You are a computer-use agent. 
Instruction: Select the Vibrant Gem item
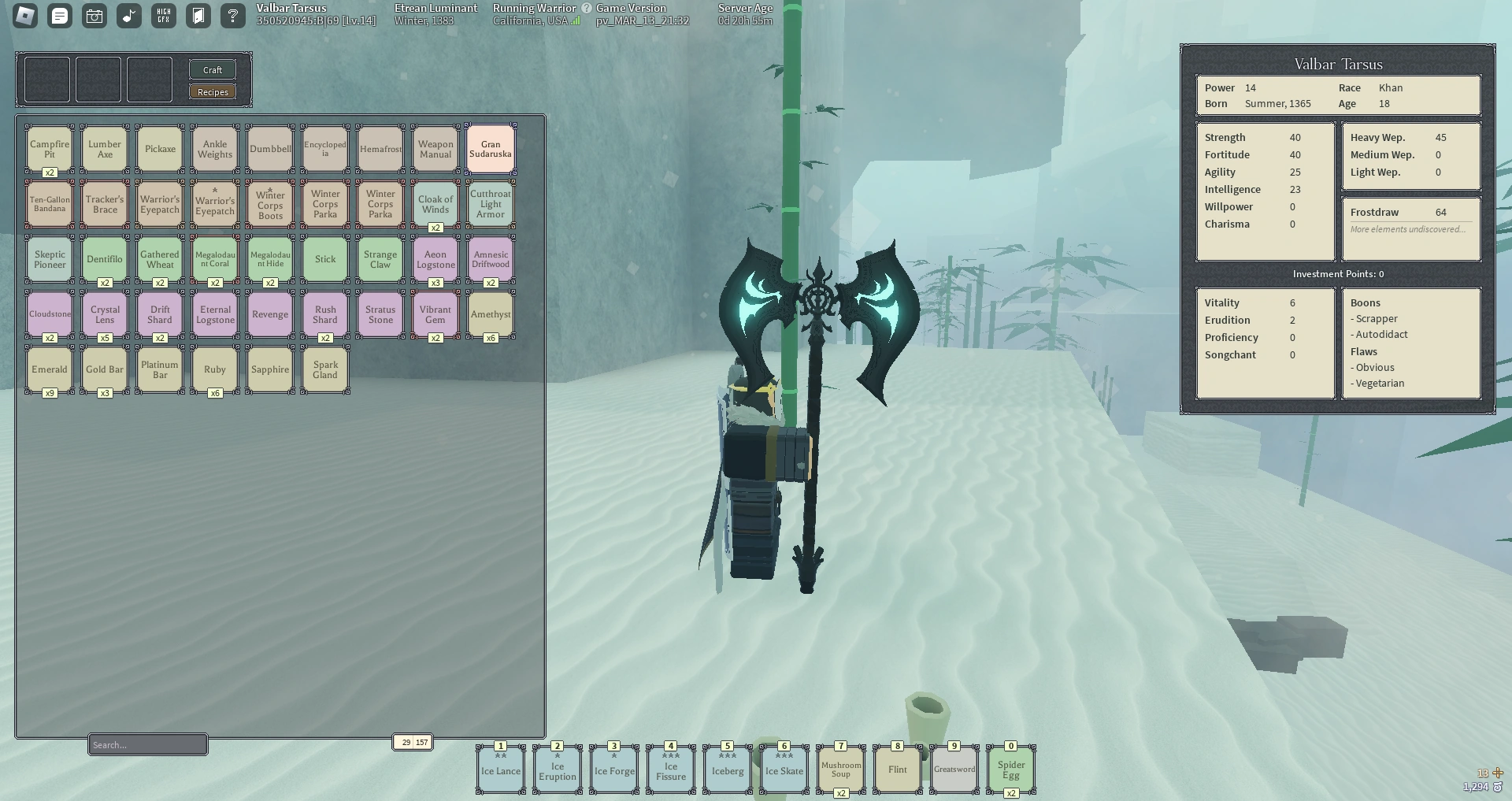coord(435,313)
